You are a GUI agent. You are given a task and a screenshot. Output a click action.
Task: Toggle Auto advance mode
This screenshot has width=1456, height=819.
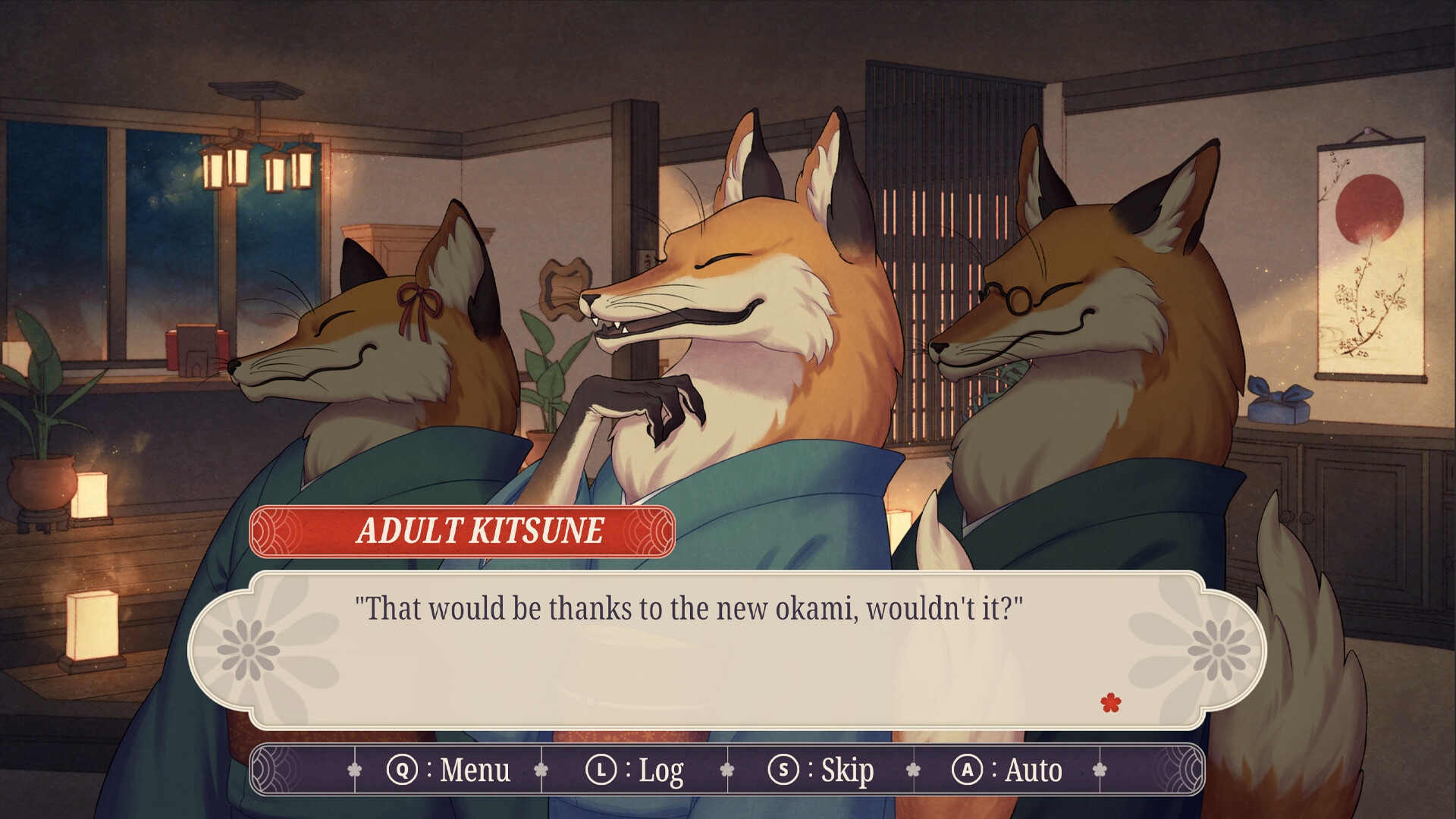(1007, 770)
